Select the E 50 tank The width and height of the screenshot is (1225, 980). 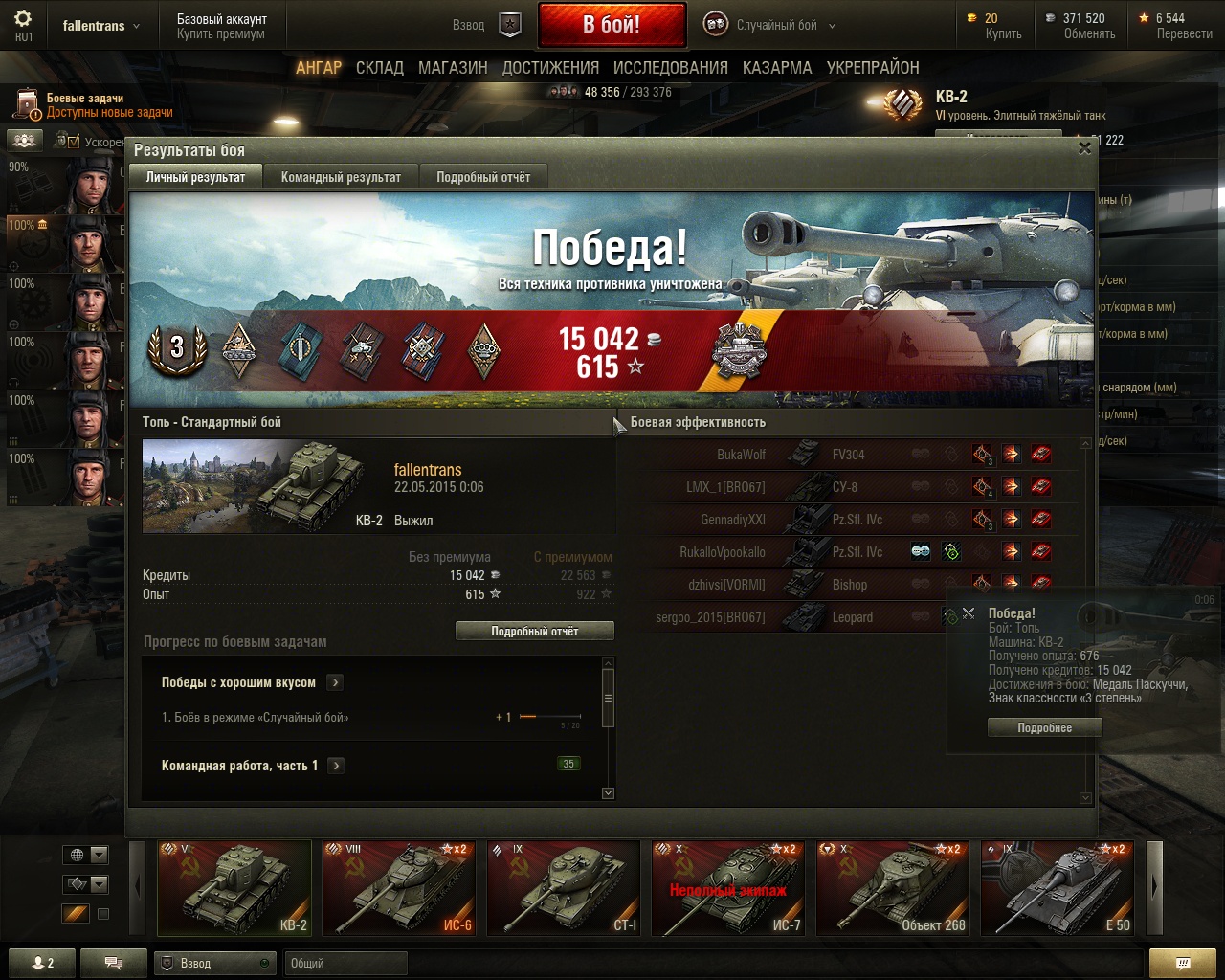coord(1057,888)
